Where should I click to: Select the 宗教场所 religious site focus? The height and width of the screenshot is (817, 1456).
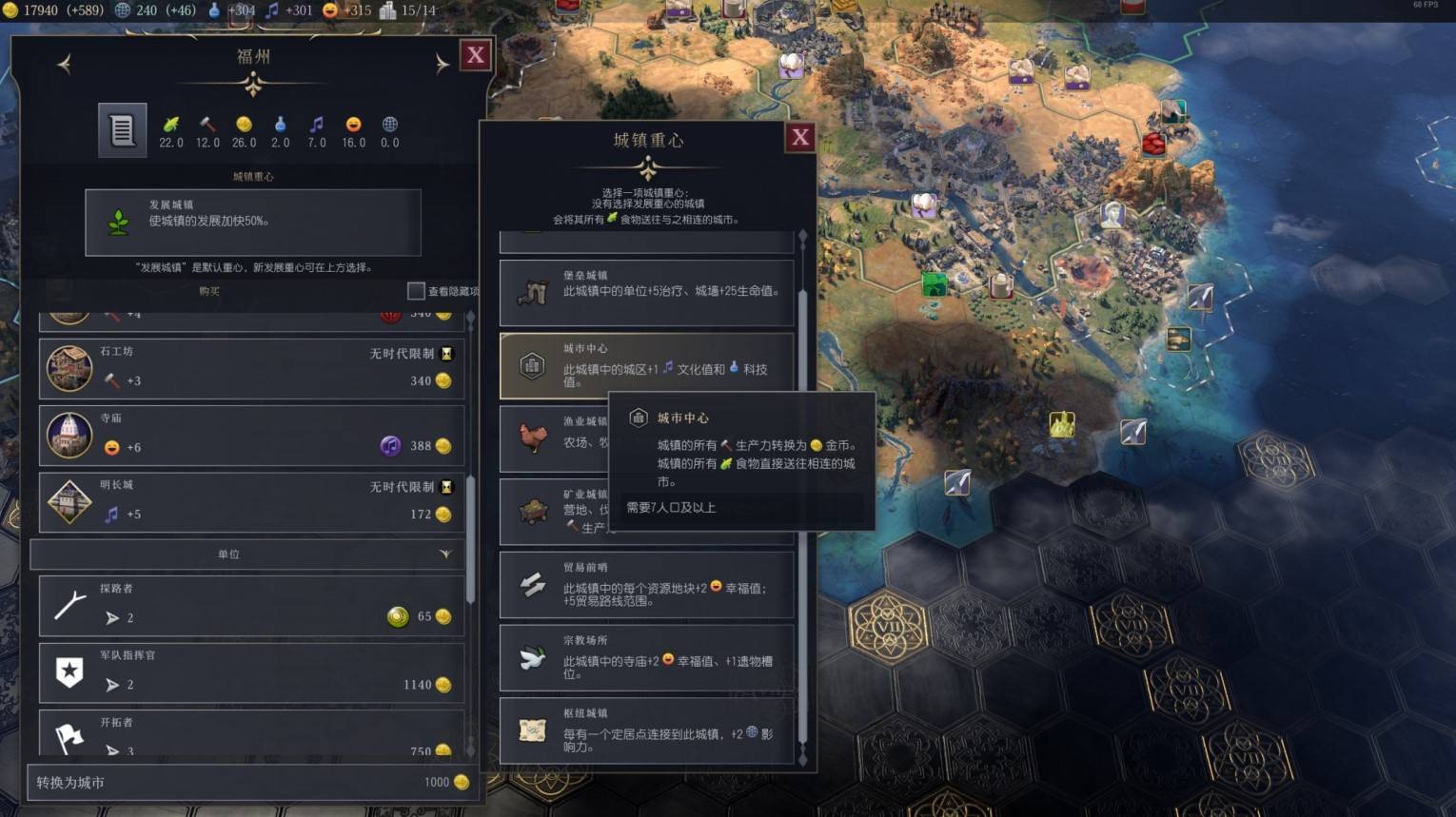coord(646,657)
